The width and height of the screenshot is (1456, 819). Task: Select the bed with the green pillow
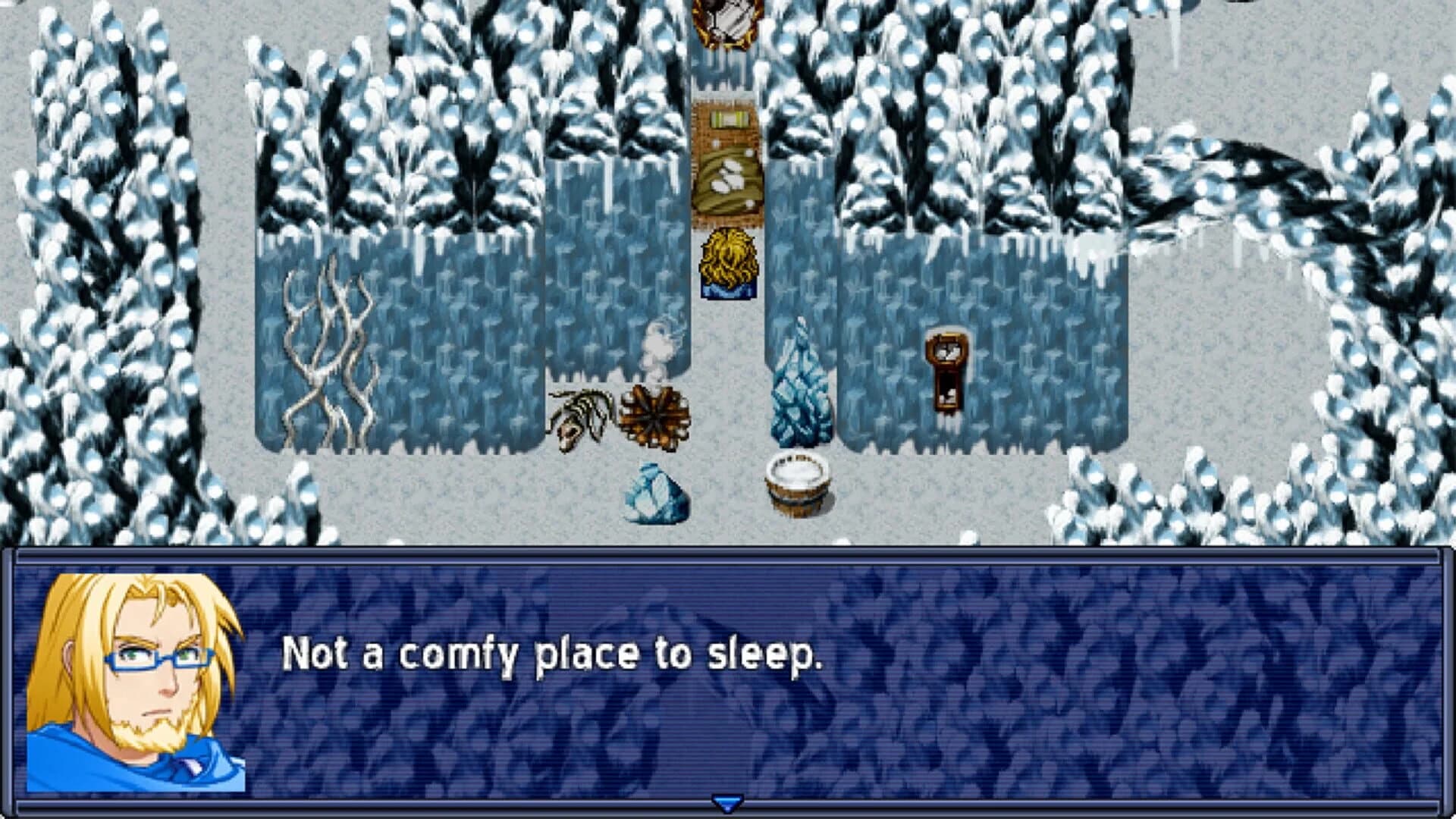tap(726, 163)
